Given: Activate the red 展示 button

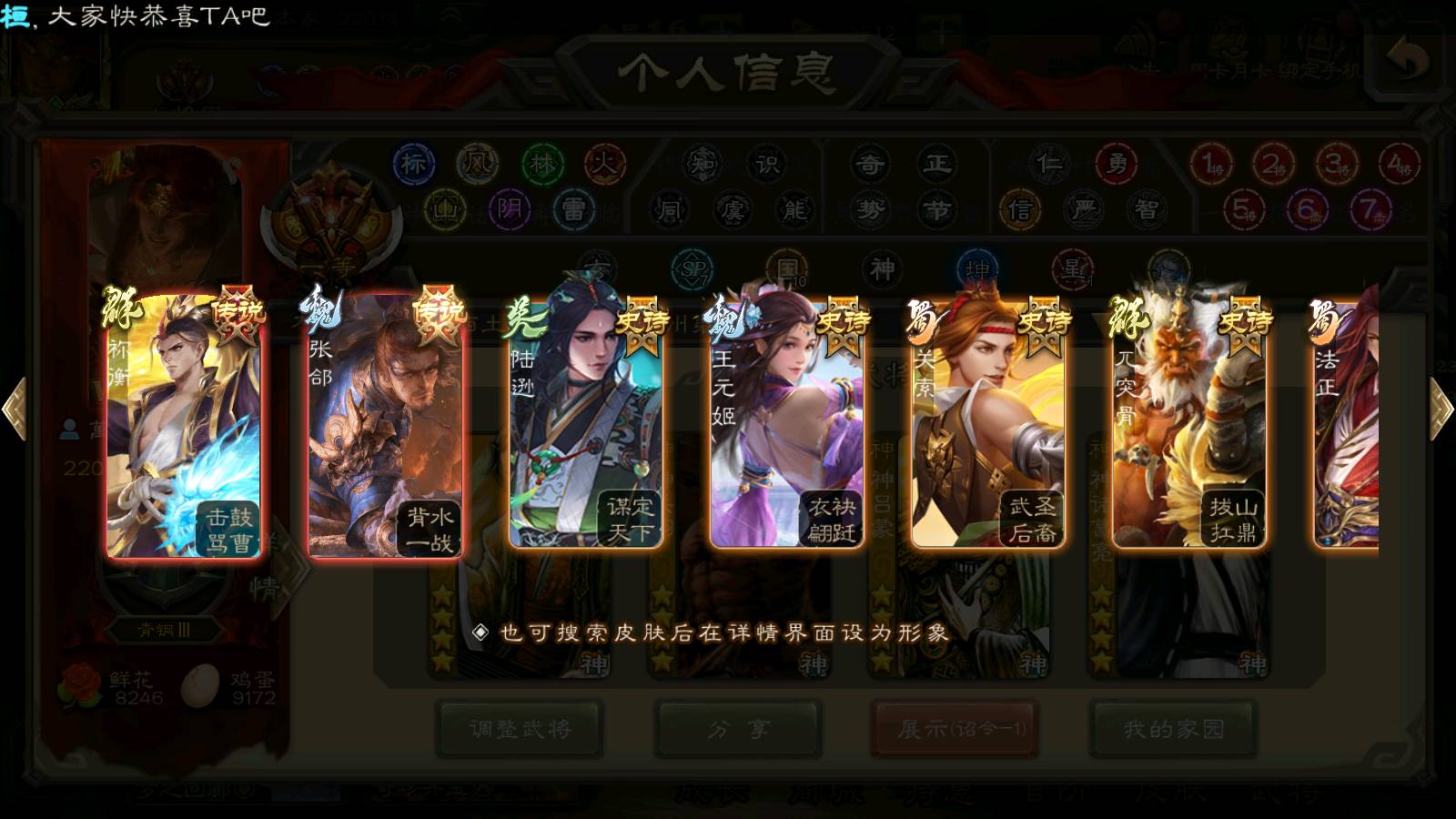Looking at the screenshot, I should pyautogui.click(x=955, y=728).
